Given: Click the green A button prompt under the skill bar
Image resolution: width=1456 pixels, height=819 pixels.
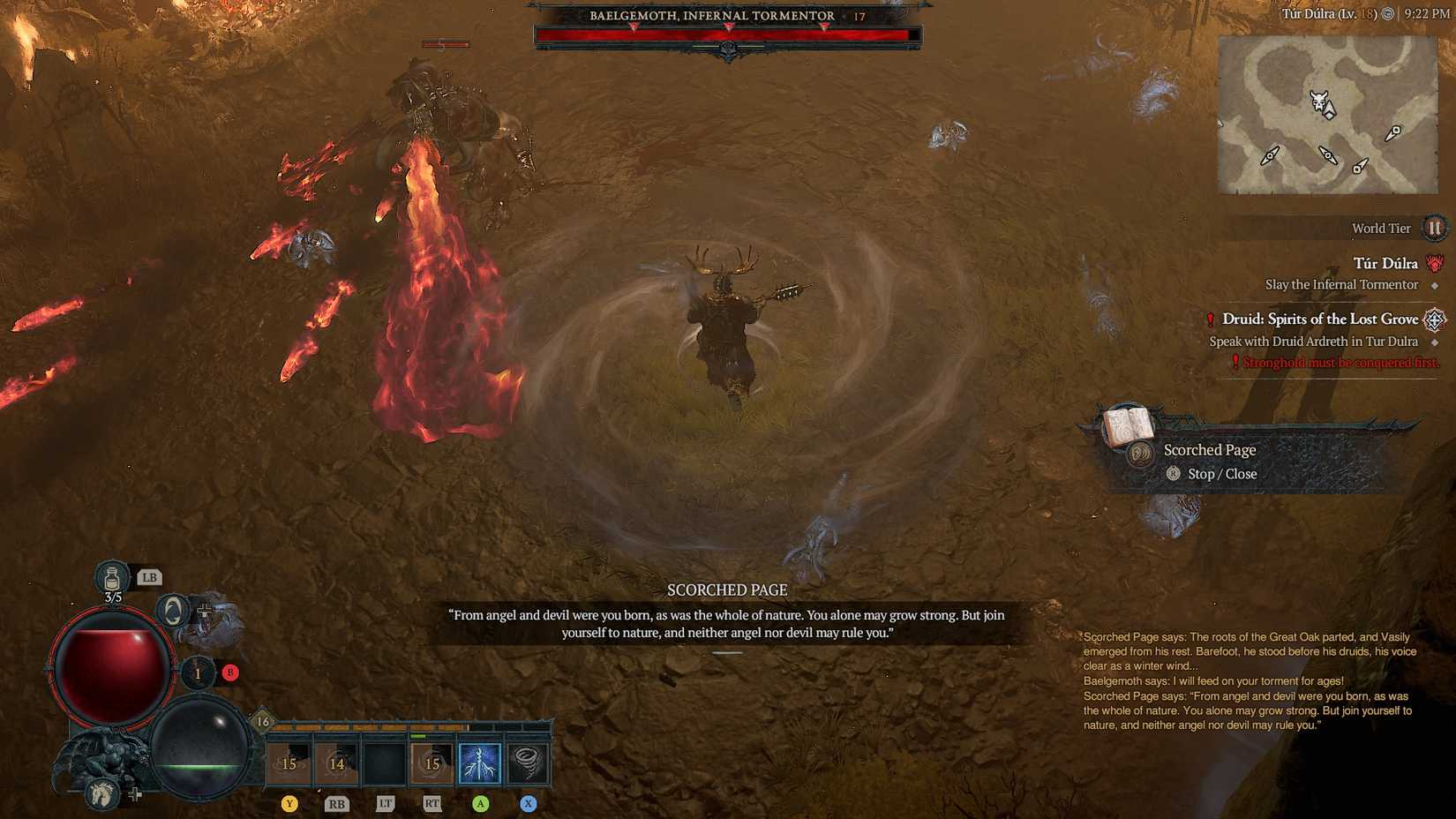Looking at the screenshot, I should pos(480,804).
